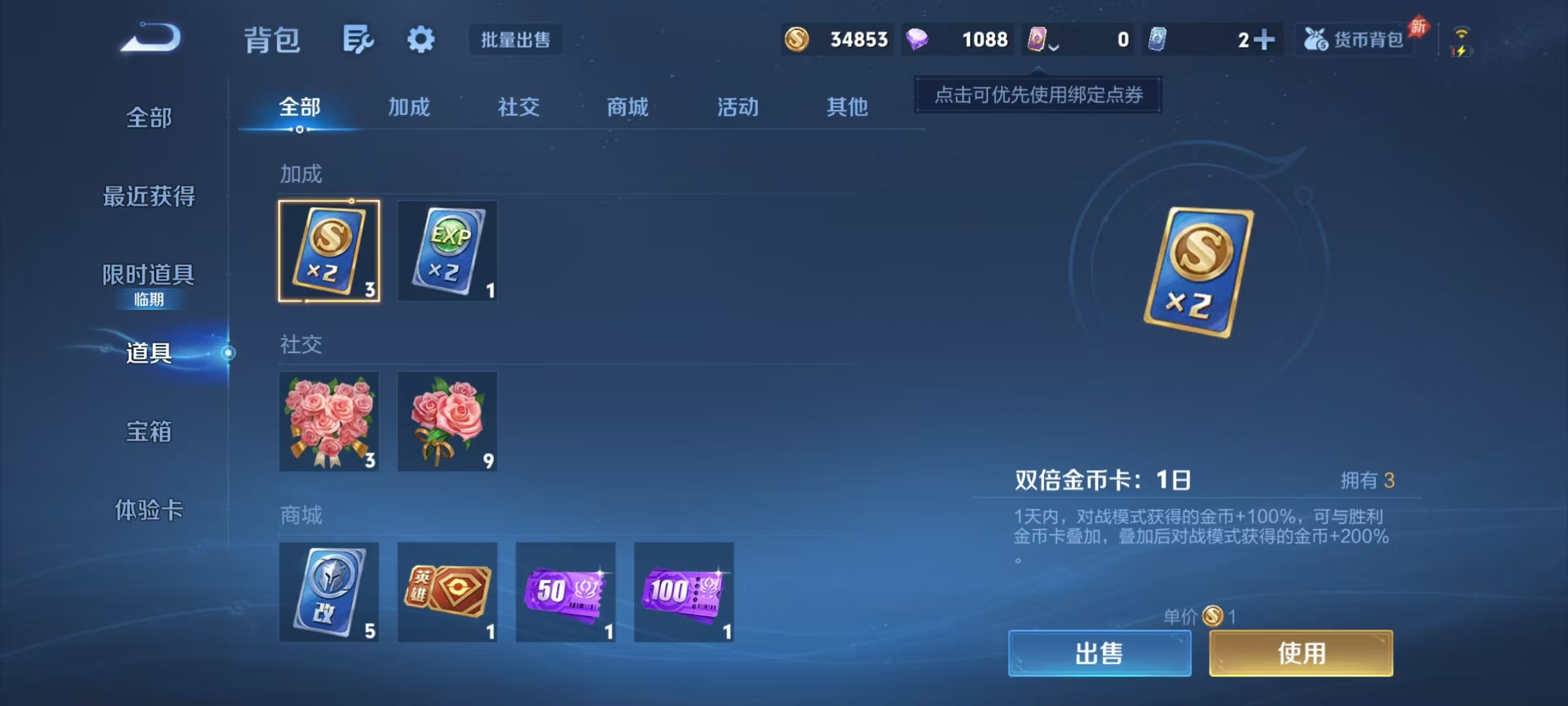Click the 批量出售 batch sell button
1568x706 pixels.
[515, 40]
